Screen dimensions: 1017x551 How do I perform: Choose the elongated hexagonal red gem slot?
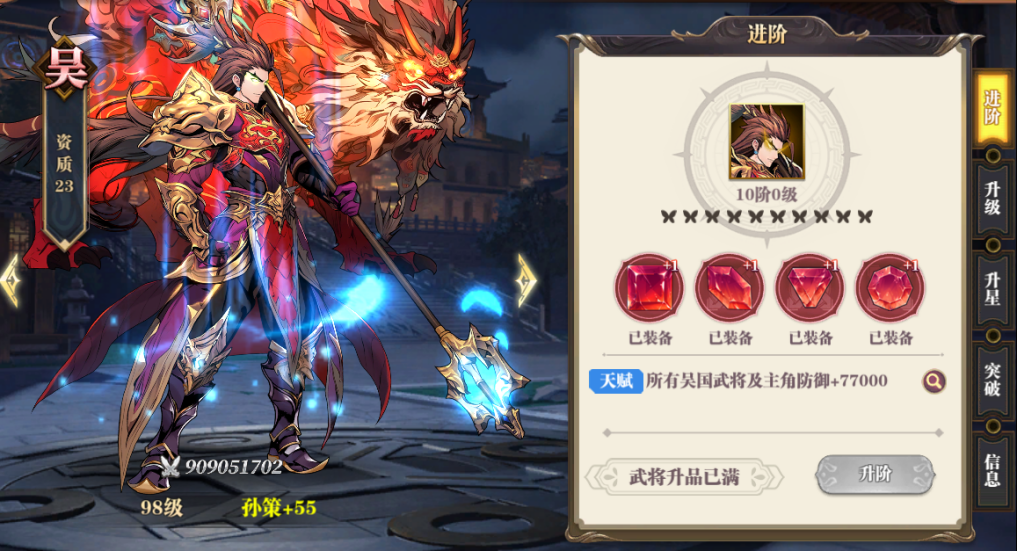point(729,287)
